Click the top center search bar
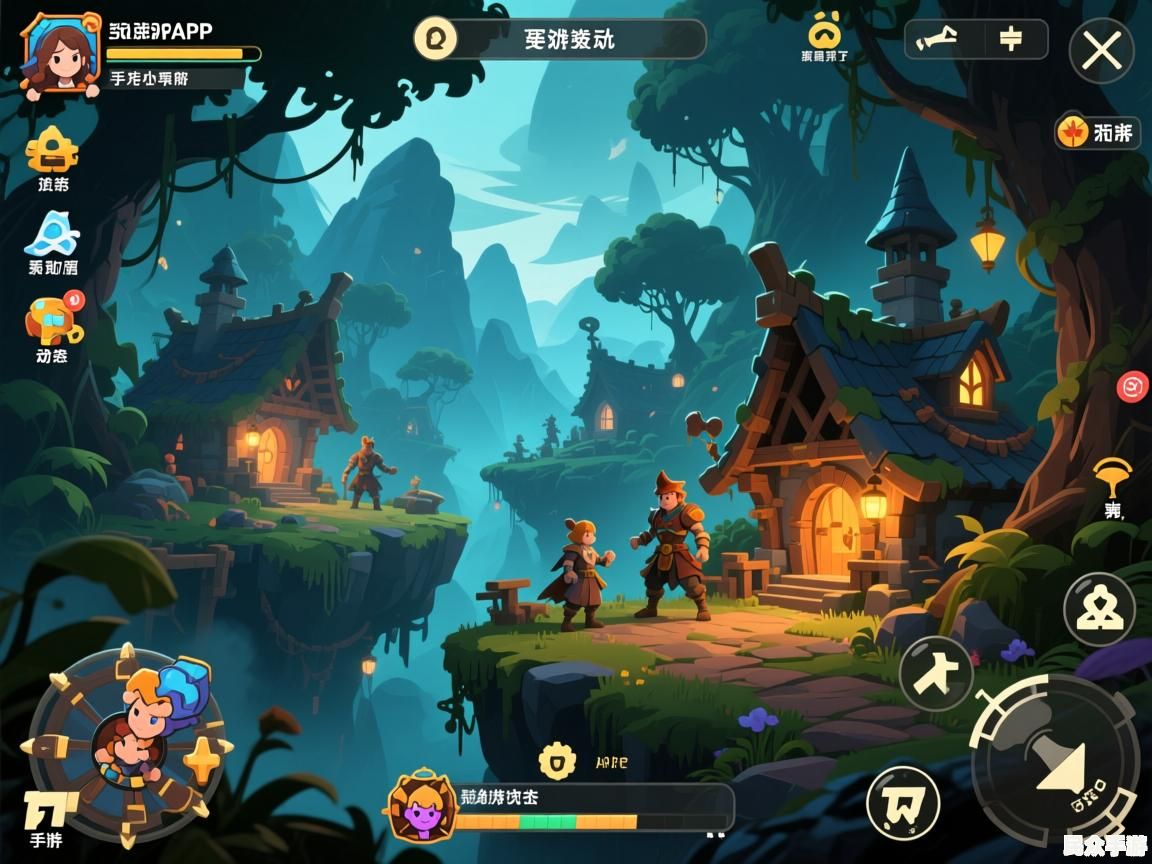The width and height of the screenshot is (1152, 864). 560,39
